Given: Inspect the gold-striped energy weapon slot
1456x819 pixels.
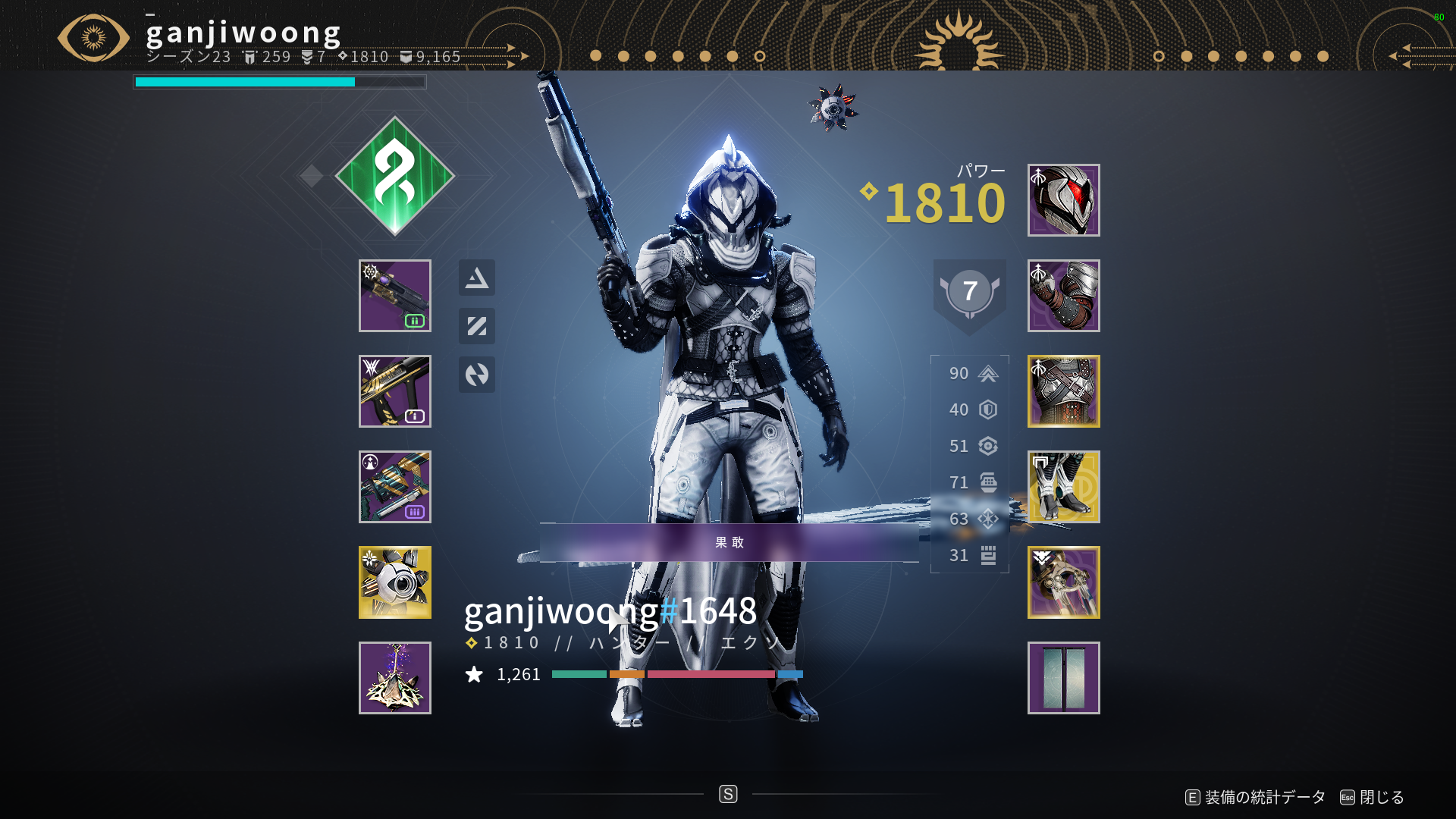Looking at the screenshot, I should 394,391.
